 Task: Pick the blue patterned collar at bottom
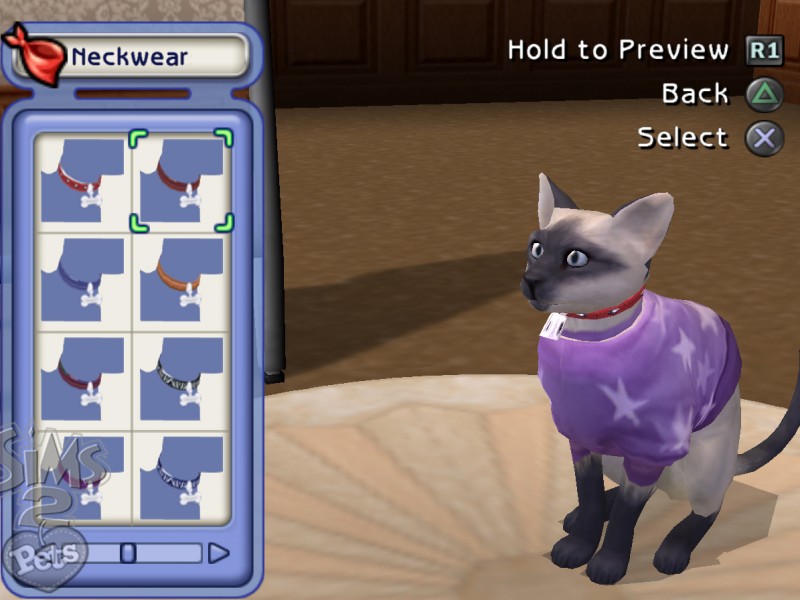click(182, 476)
